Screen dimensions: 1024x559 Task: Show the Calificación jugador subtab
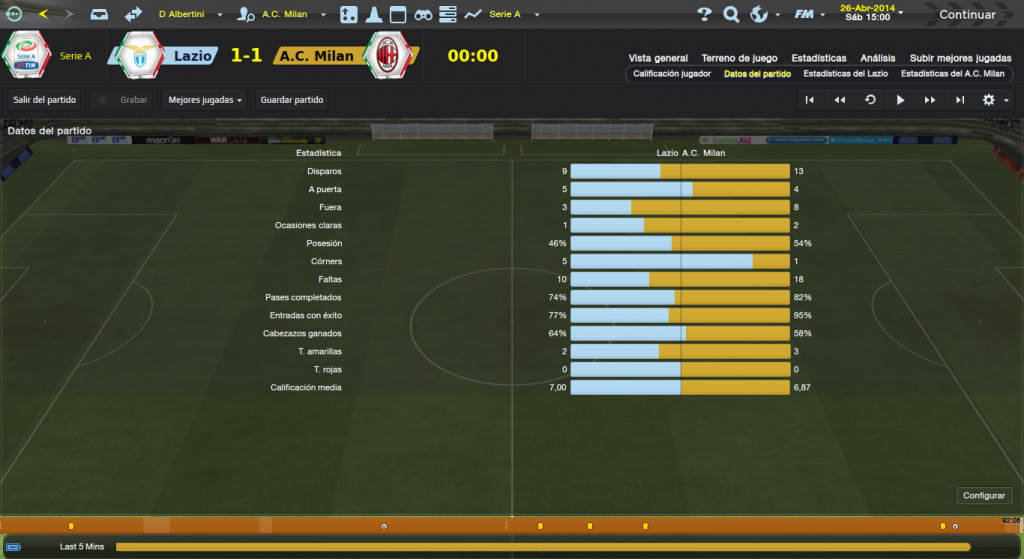[672, 74]
